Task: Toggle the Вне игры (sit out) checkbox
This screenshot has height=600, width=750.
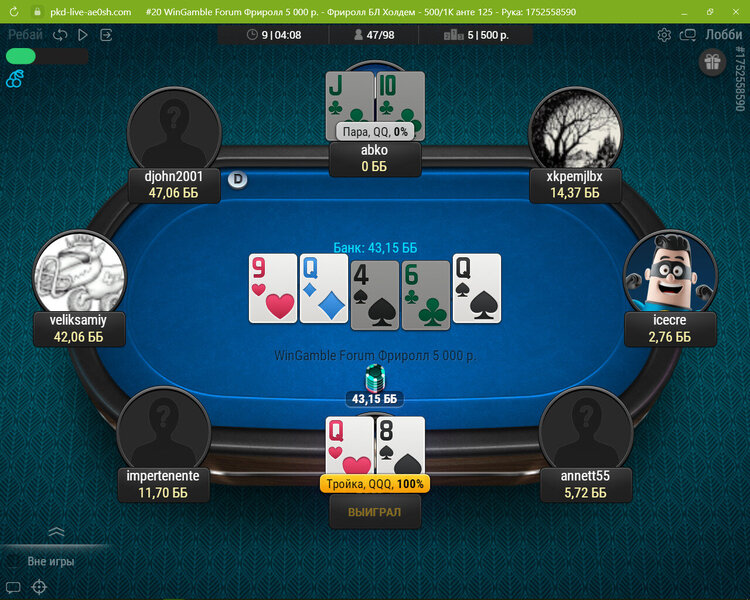Action: click(10, 562)
